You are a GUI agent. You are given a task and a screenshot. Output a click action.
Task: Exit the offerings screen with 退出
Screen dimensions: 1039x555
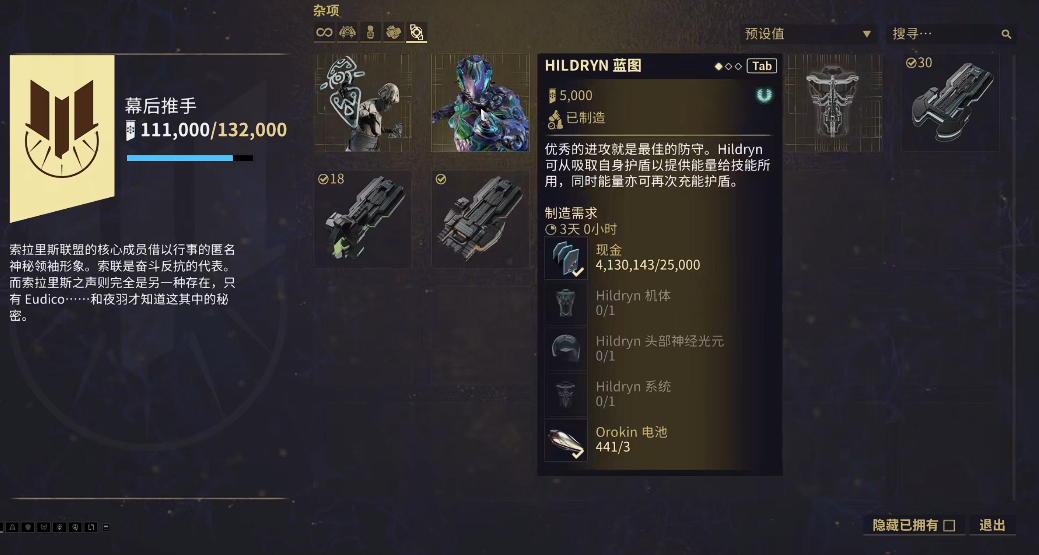993,525
